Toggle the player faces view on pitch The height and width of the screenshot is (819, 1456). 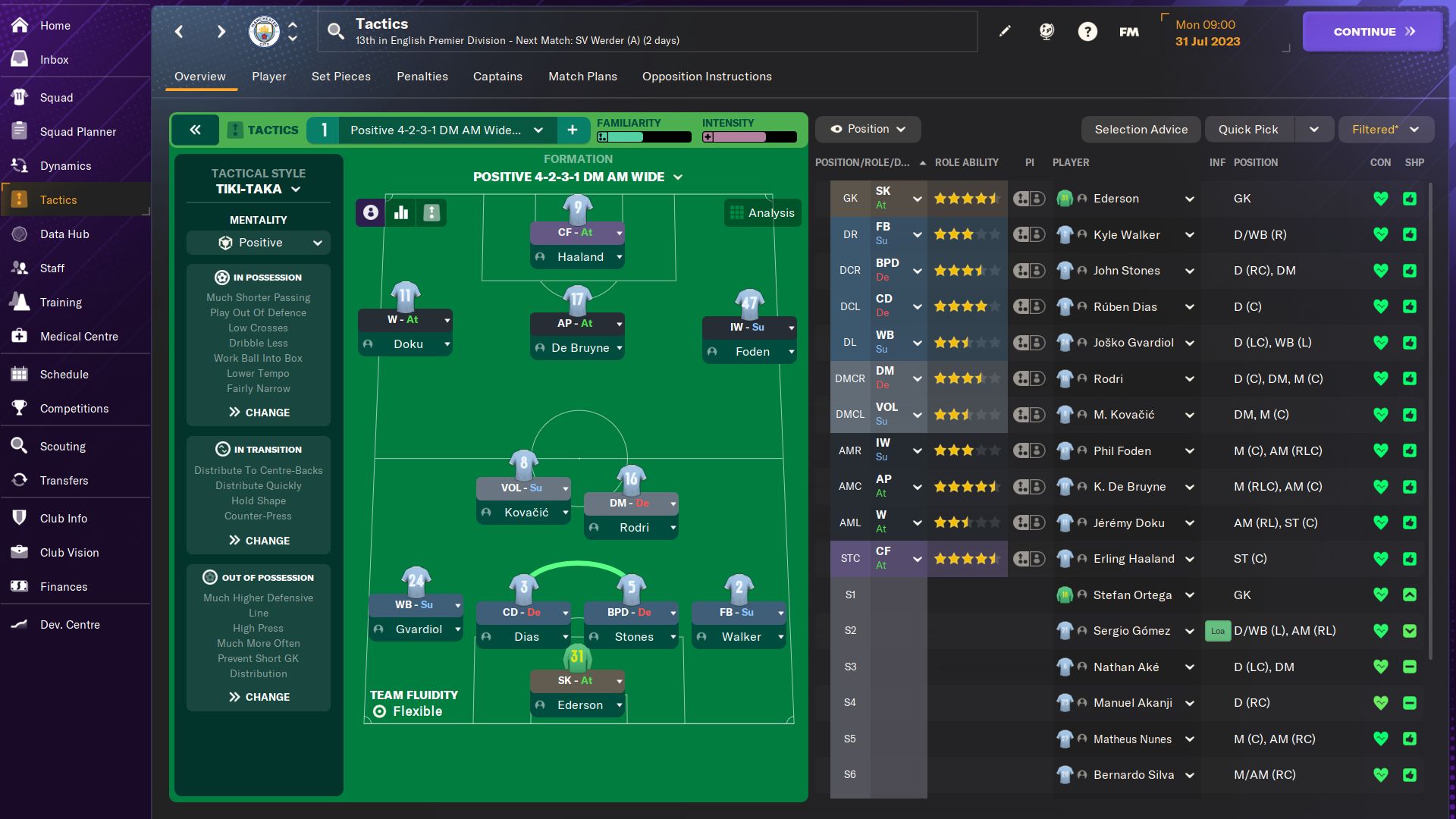coord(369,213)
